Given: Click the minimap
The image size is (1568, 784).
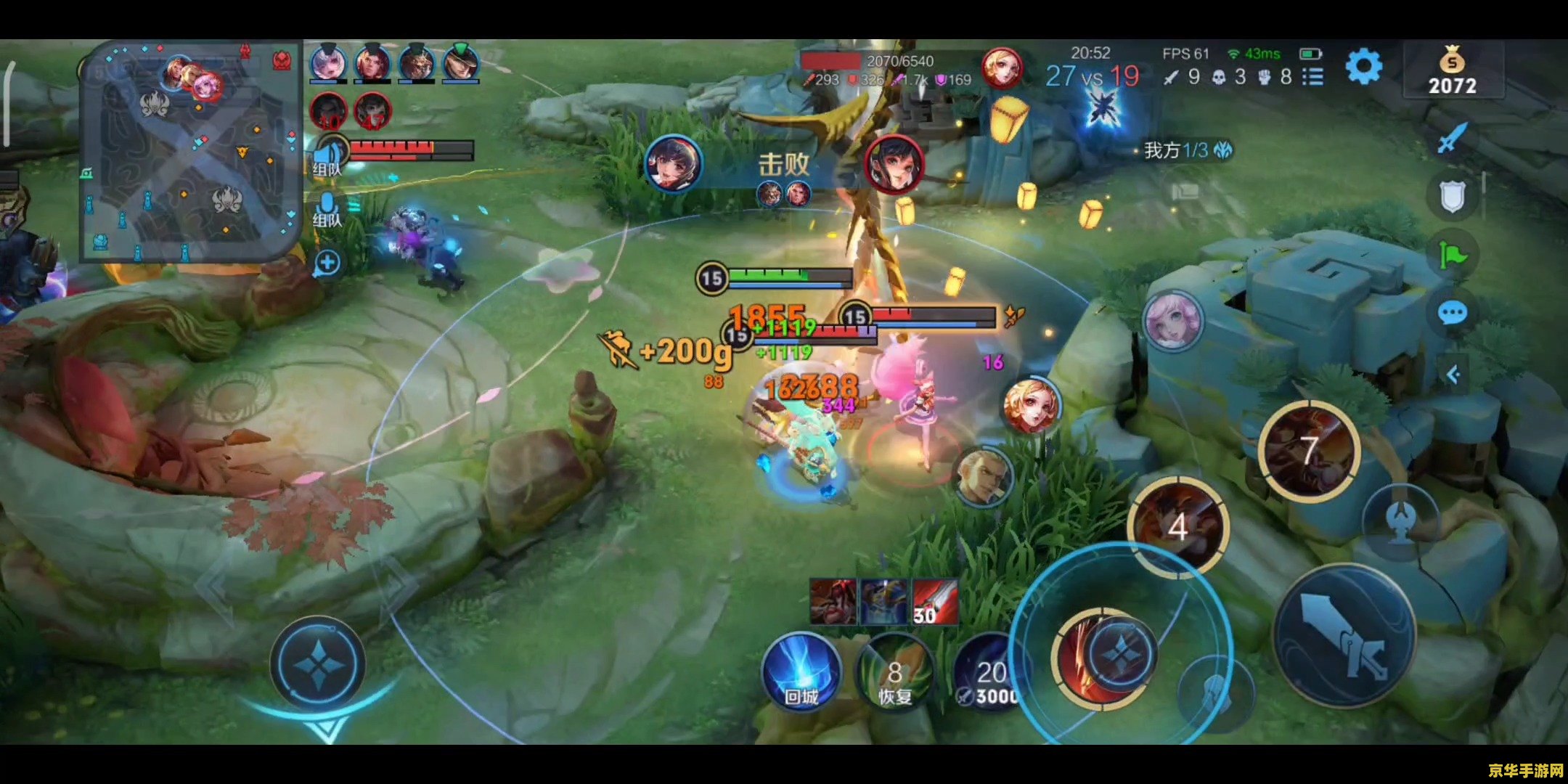Looking at the screenshot, I should coord(190,150).
